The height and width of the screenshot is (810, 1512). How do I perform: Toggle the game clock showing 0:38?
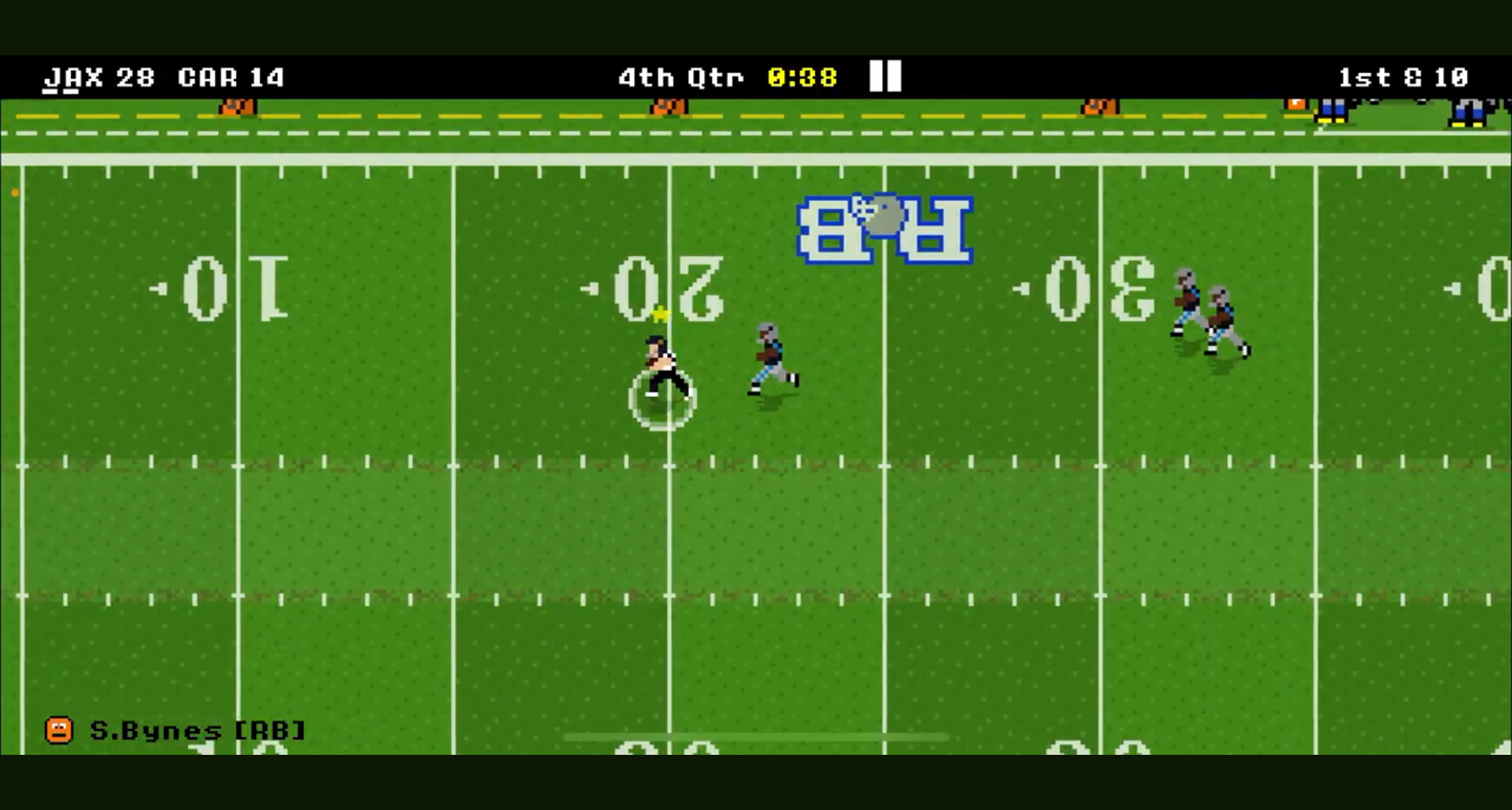[802, 76]
